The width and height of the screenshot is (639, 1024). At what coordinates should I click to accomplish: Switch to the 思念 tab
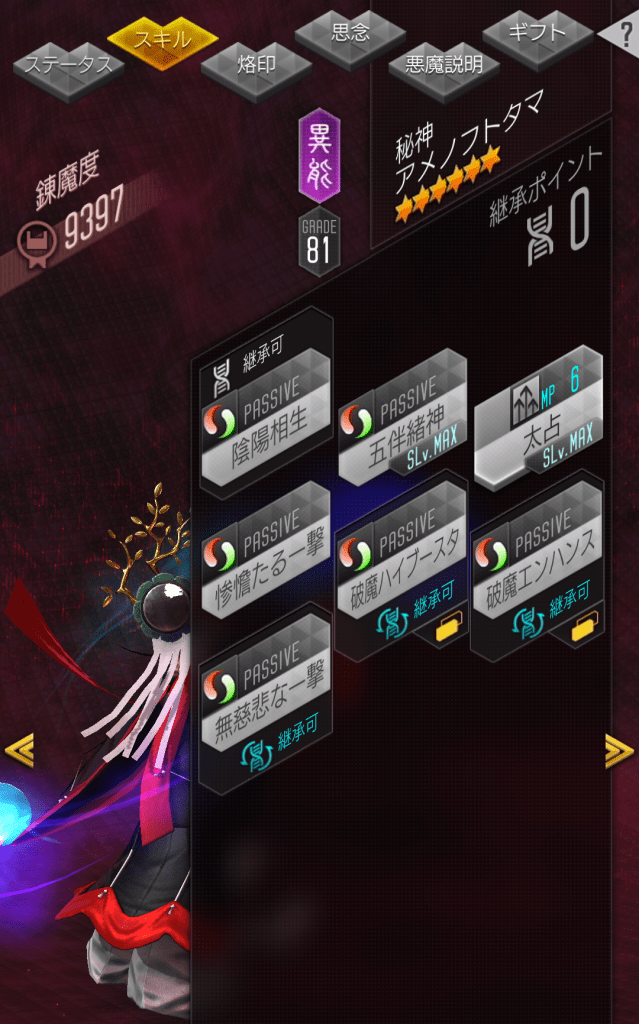[x=350, y=34]
